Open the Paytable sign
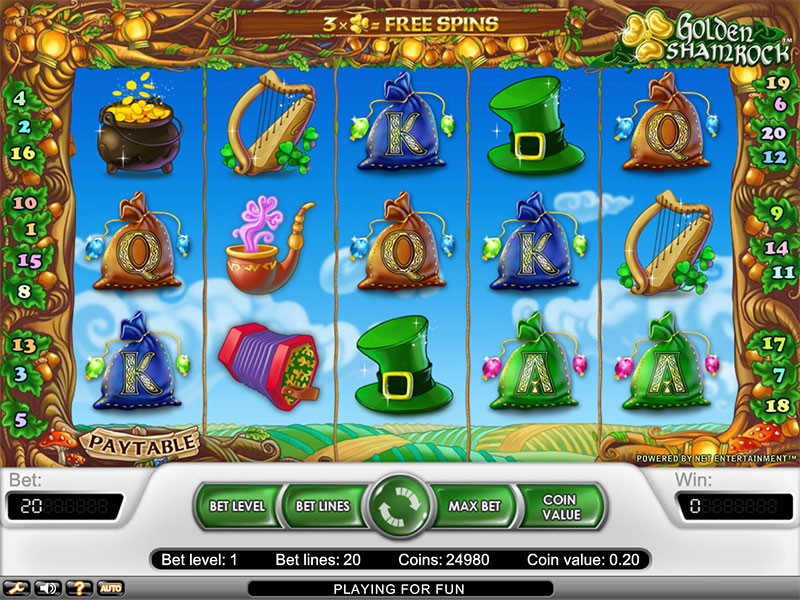800x600 pixels. [140, 441]
